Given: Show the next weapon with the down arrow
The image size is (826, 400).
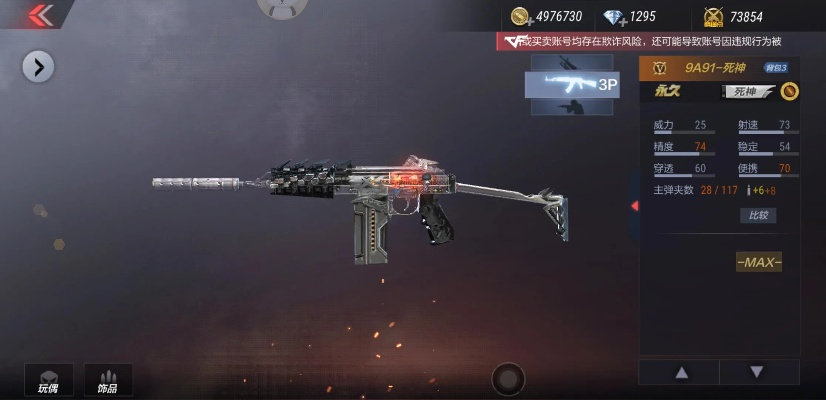Looking at the screenshot, I should [757, 372].
